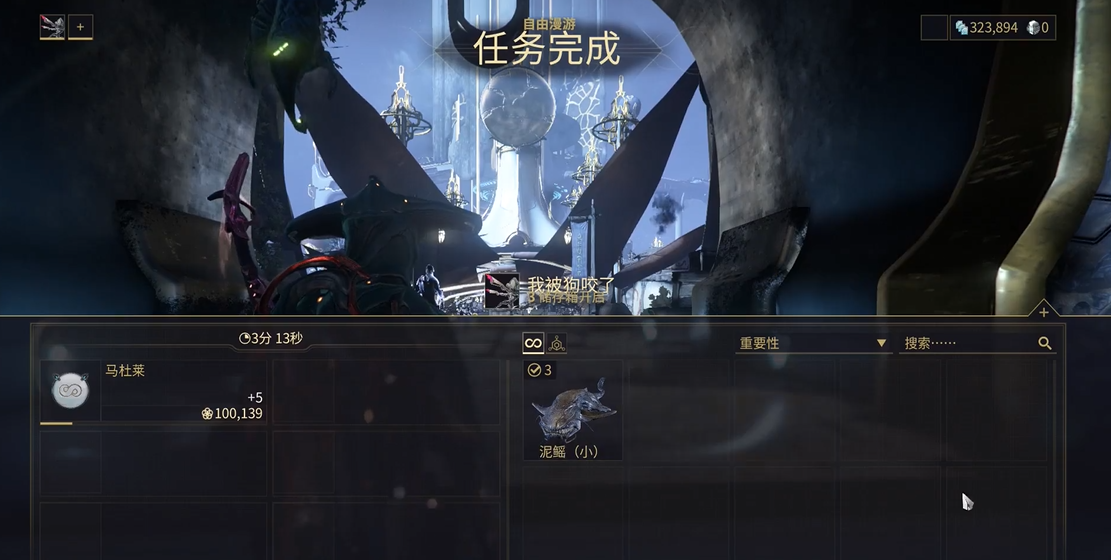Screen dimensions: 1111x560
Task: Click the plus button beside the player avatar
Action: pyautogui.click(x=80, y=27)
